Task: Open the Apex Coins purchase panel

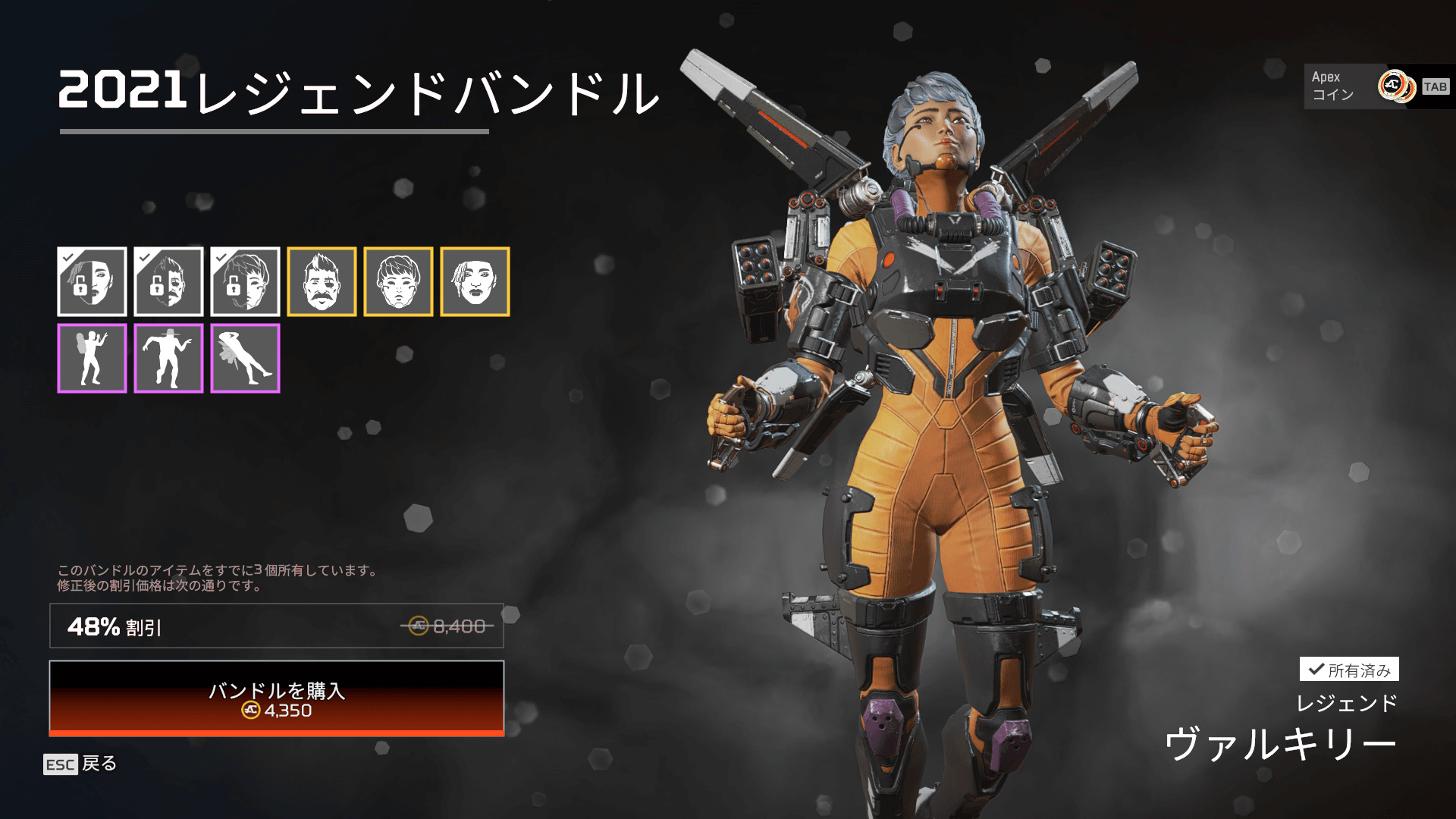Action: (x=1376, y=86)
